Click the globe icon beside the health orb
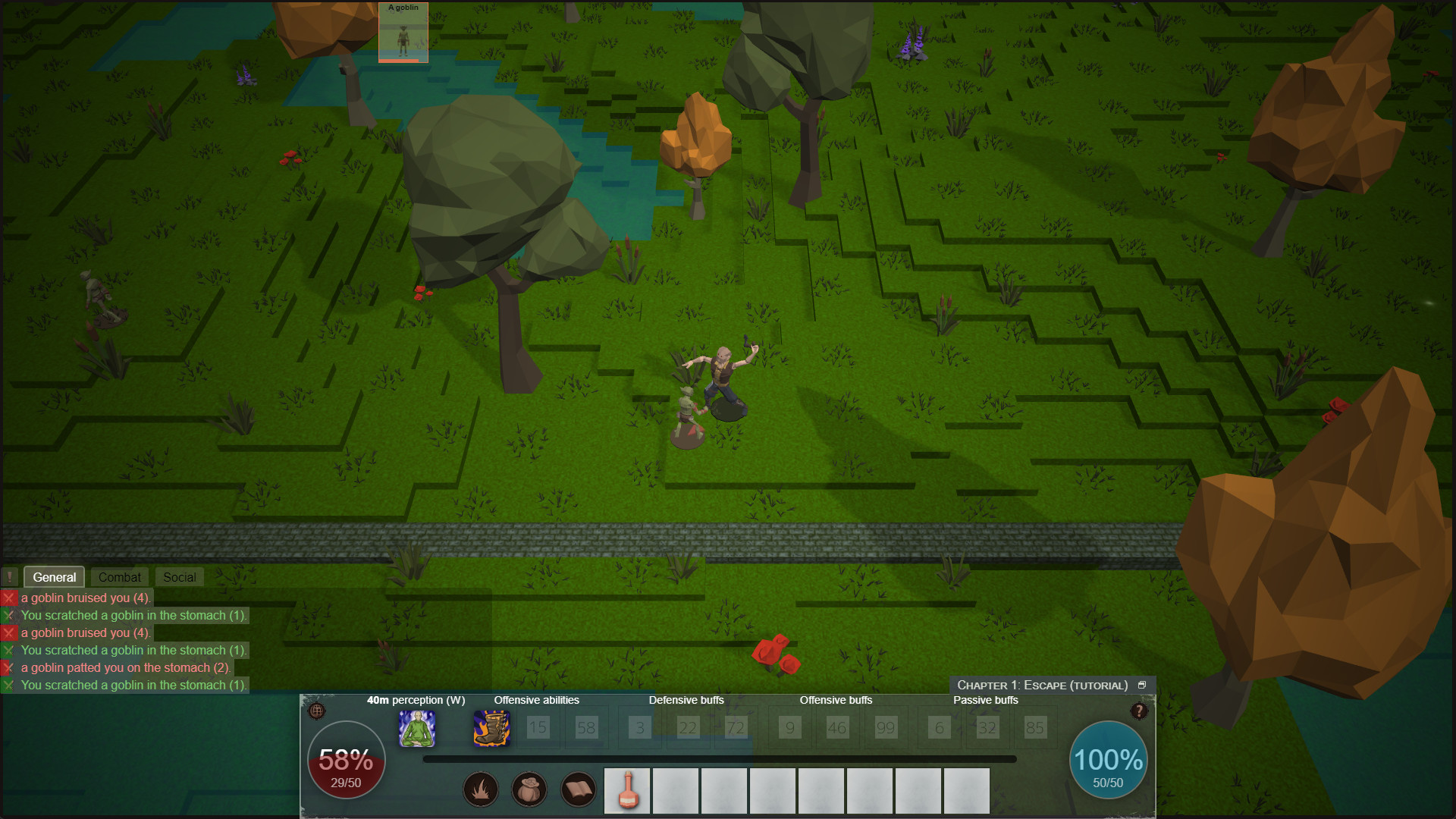Image resolution: width=1456 pixels, height=819 pixels. [x=316, y=711]
